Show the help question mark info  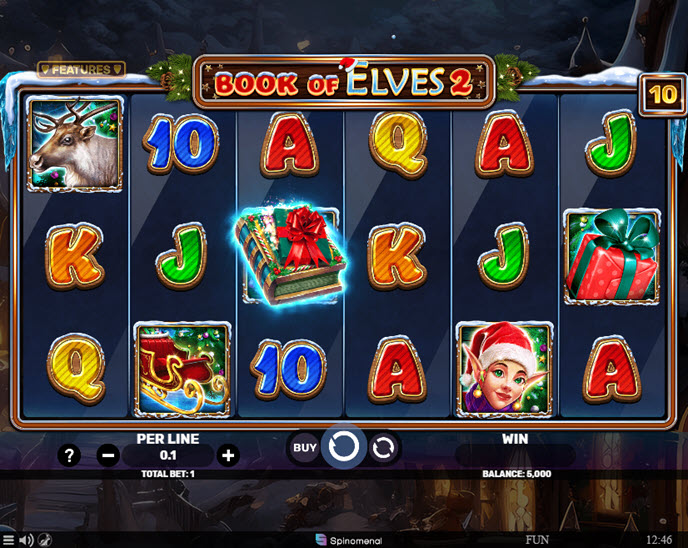coord(69,456)
